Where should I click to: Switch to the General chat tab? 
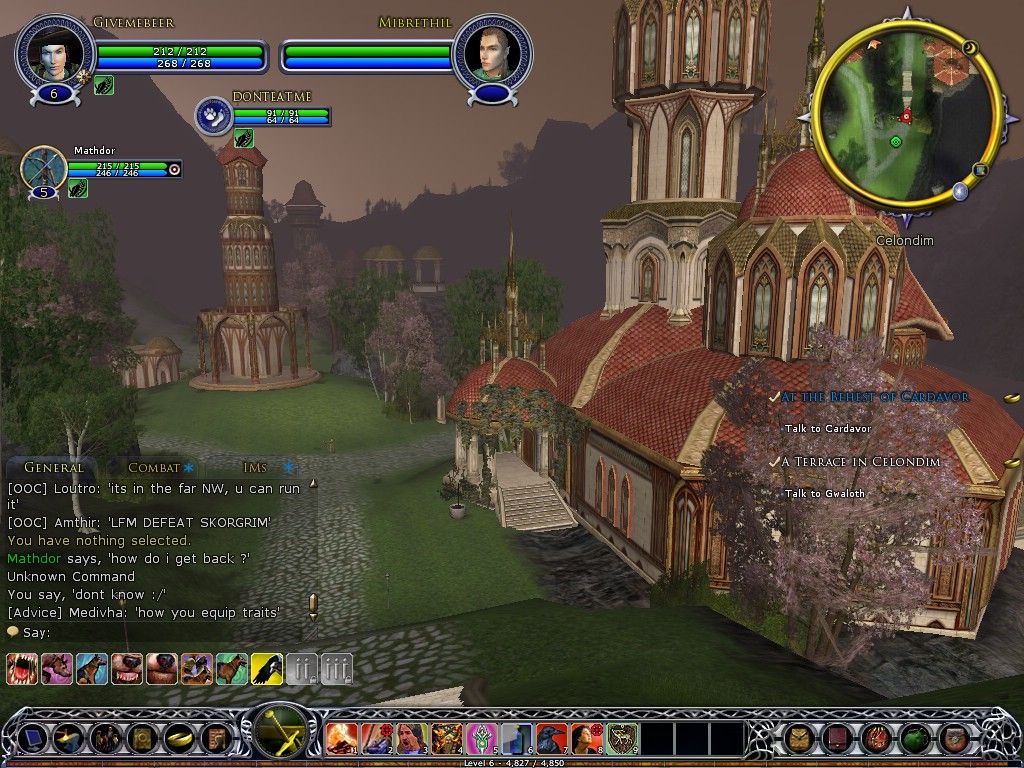(x=54, y=467)
